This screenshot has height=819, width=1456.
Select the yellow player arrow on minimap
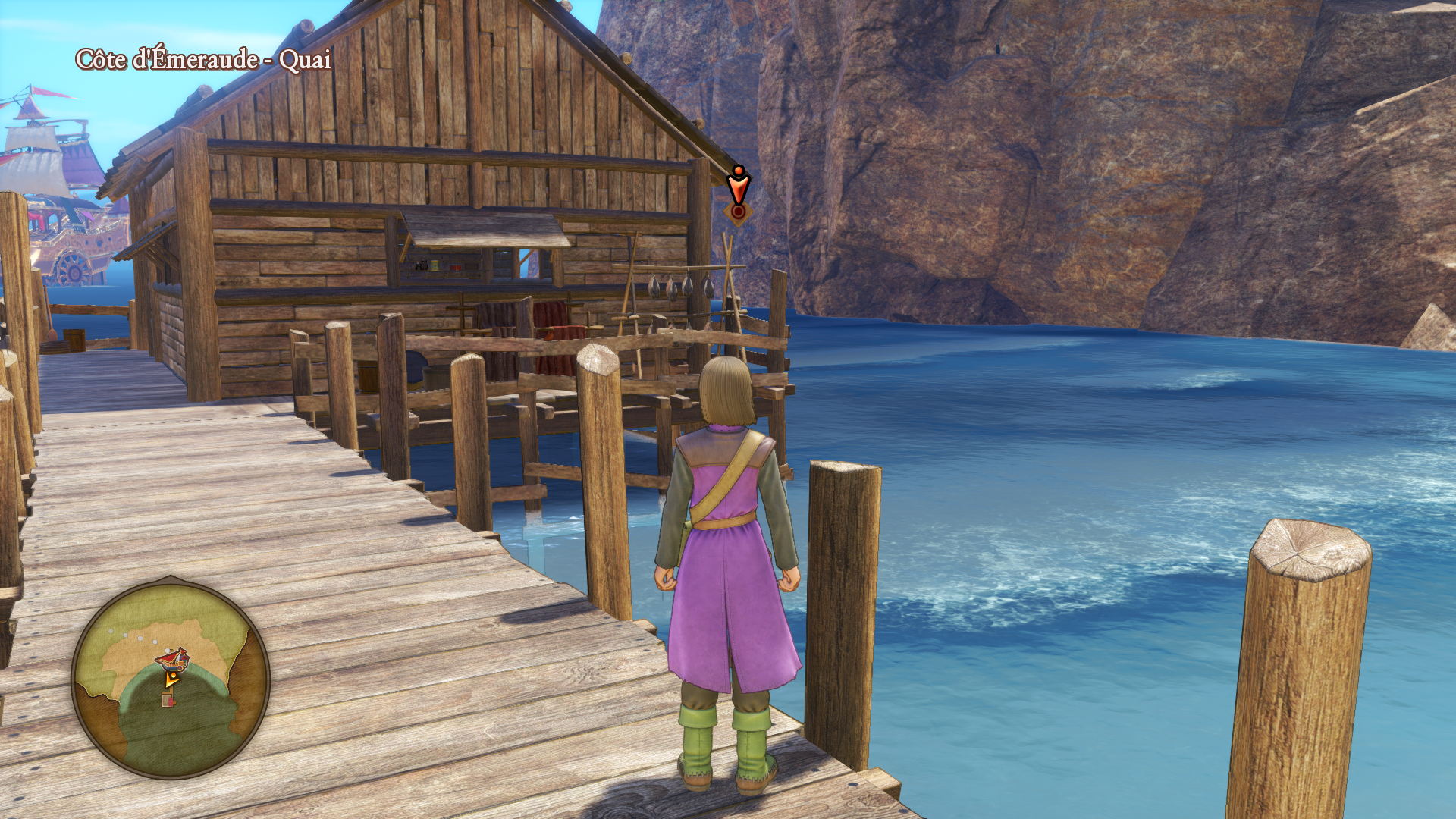[171, 679]
